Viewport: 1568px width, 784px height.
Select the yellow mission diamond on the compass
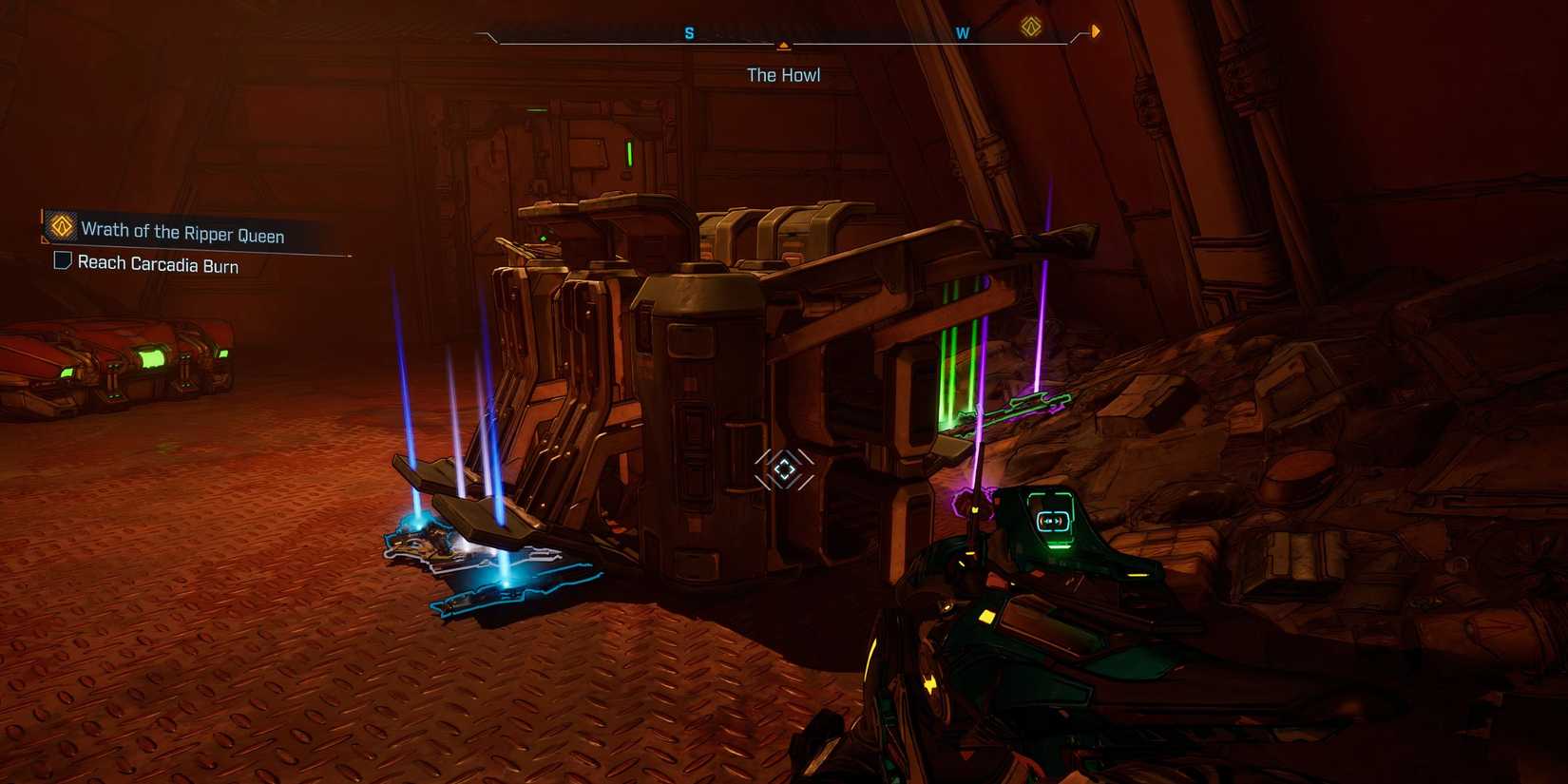click(1029, 29)
